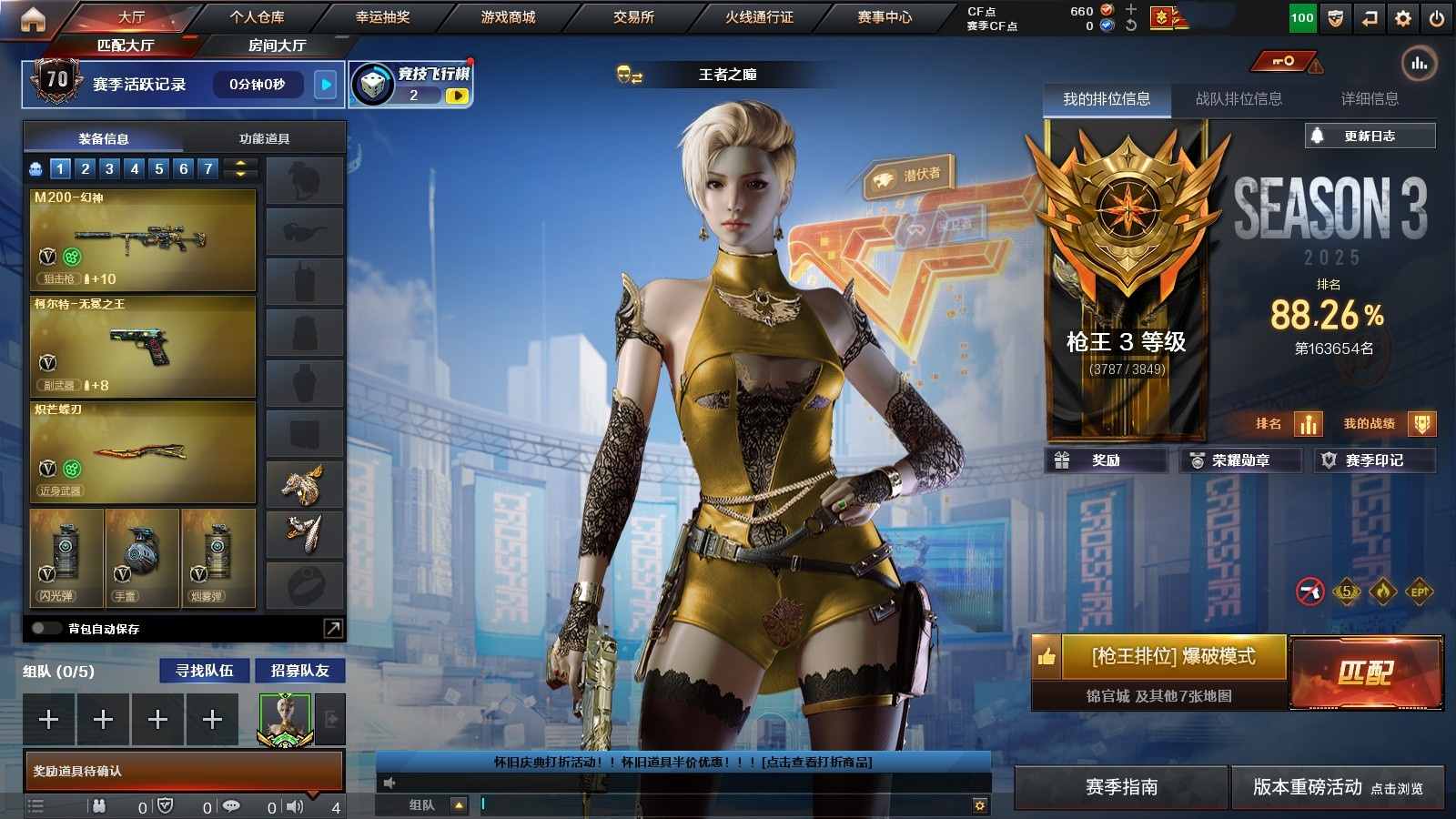The height and width of the screenshot is (819, 1456).
Task: Open the 幸运抽奖 lucky draw
Action: pyautogui.click(x=382, y=17)
